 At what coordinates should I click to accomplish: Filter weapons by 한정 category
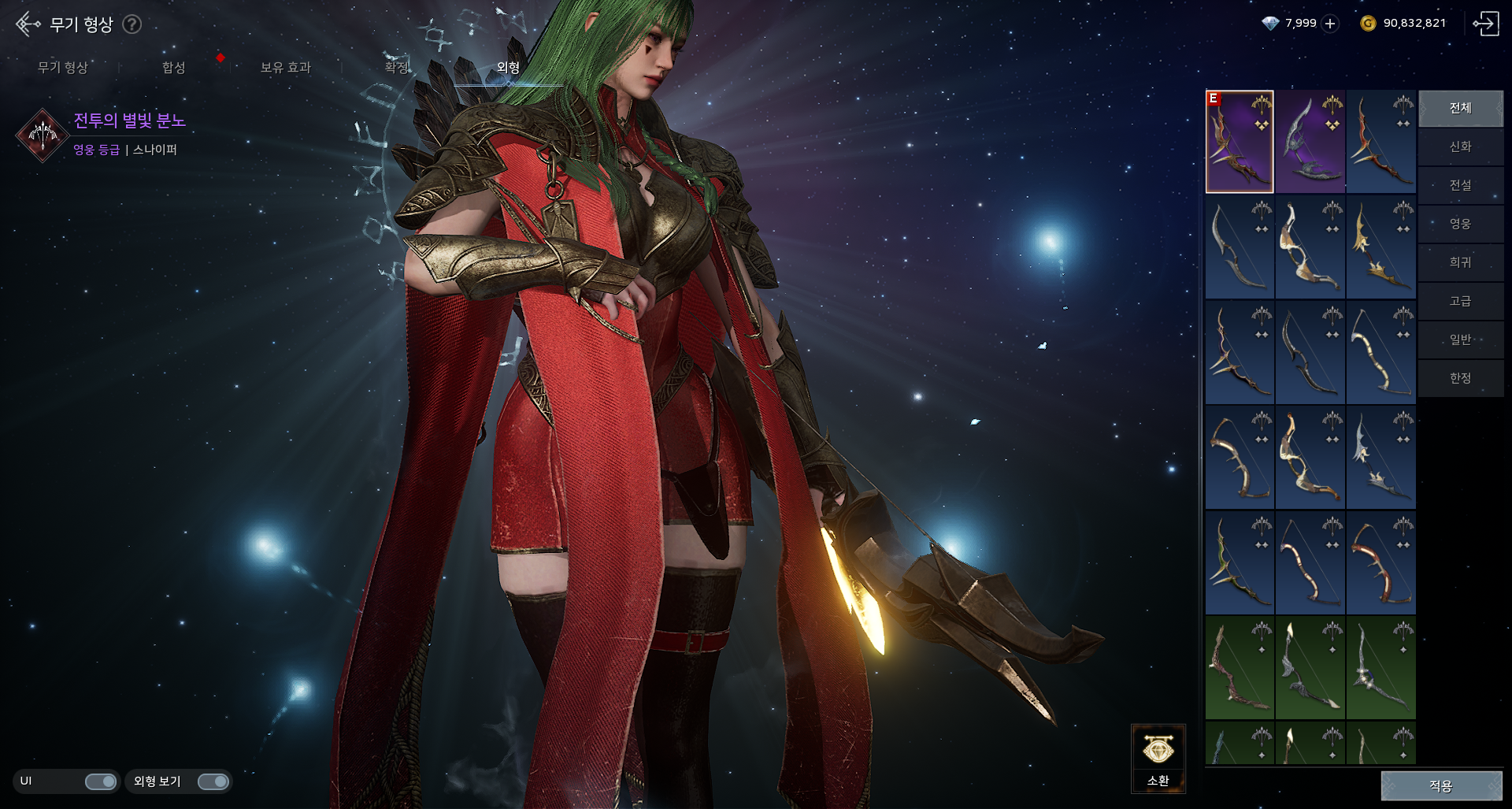(1460, 379)
